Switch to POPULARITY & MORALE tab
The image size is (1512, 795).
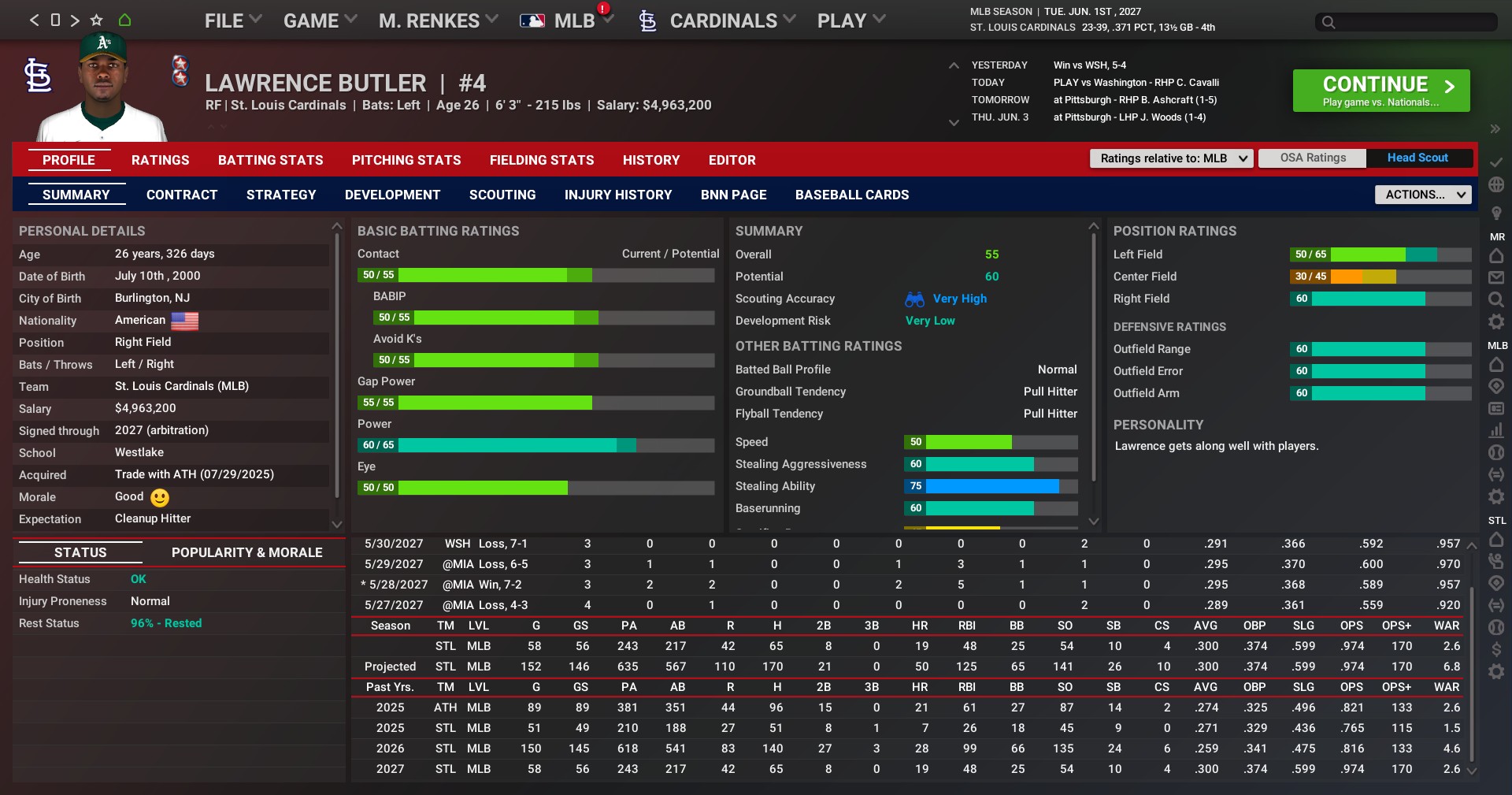(246, 552)
